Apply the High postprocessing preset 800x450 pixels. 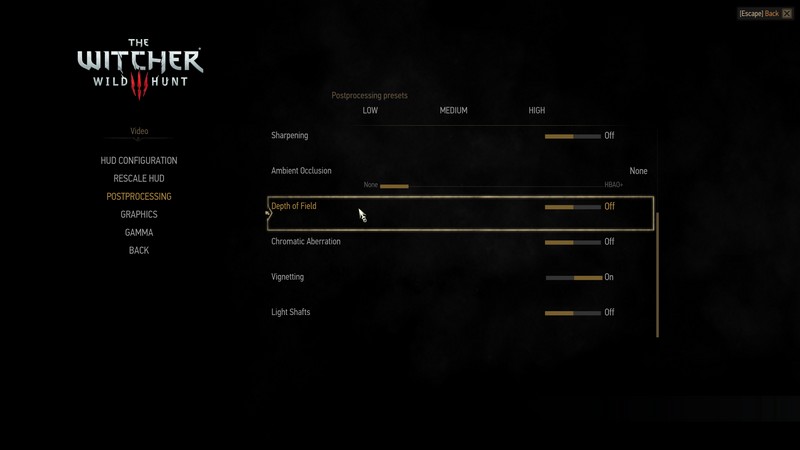coord(537,111)
